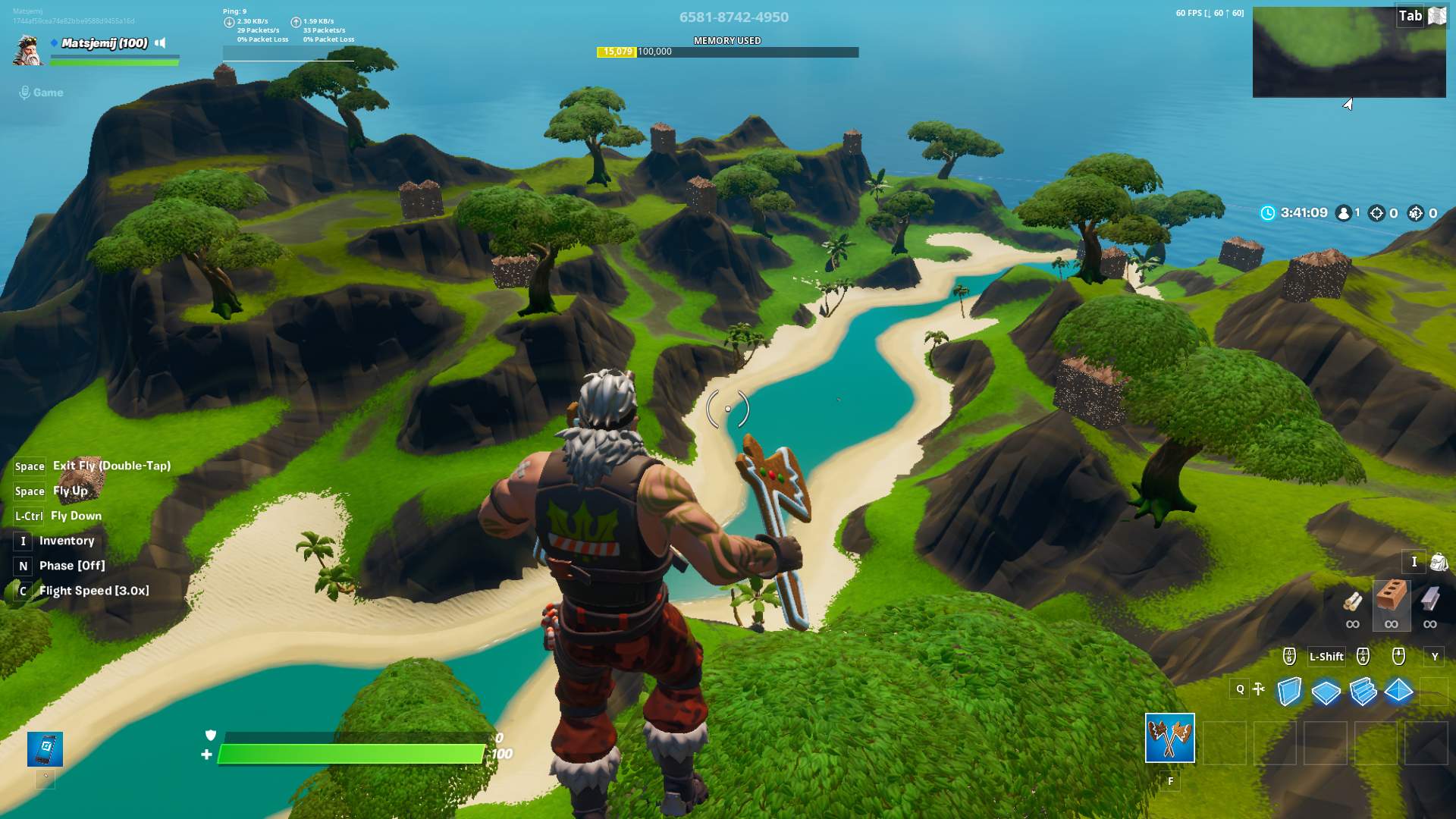This screenshot has height=819, width=1456.
Task: Select the Game chat channel label
Action: pyautogui.click(x=48, y=92)
